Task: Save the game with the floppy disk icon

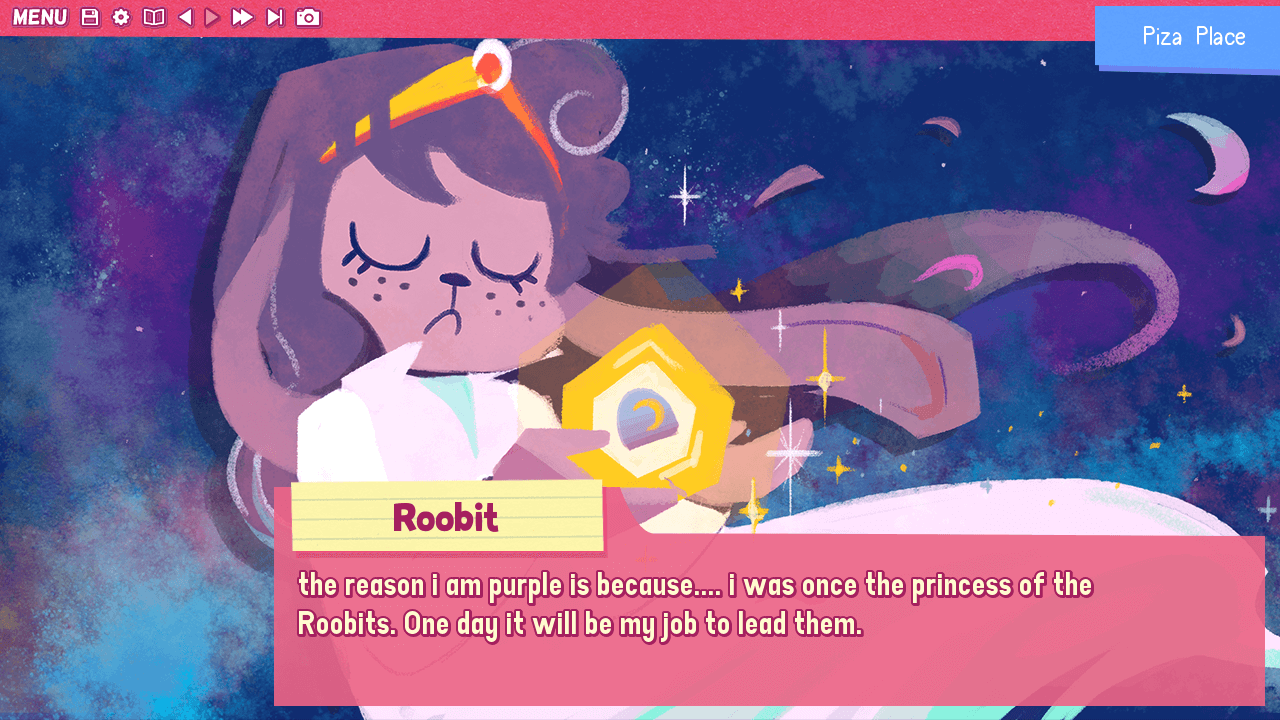Action: pyautogui.click(x=90, y=17)
